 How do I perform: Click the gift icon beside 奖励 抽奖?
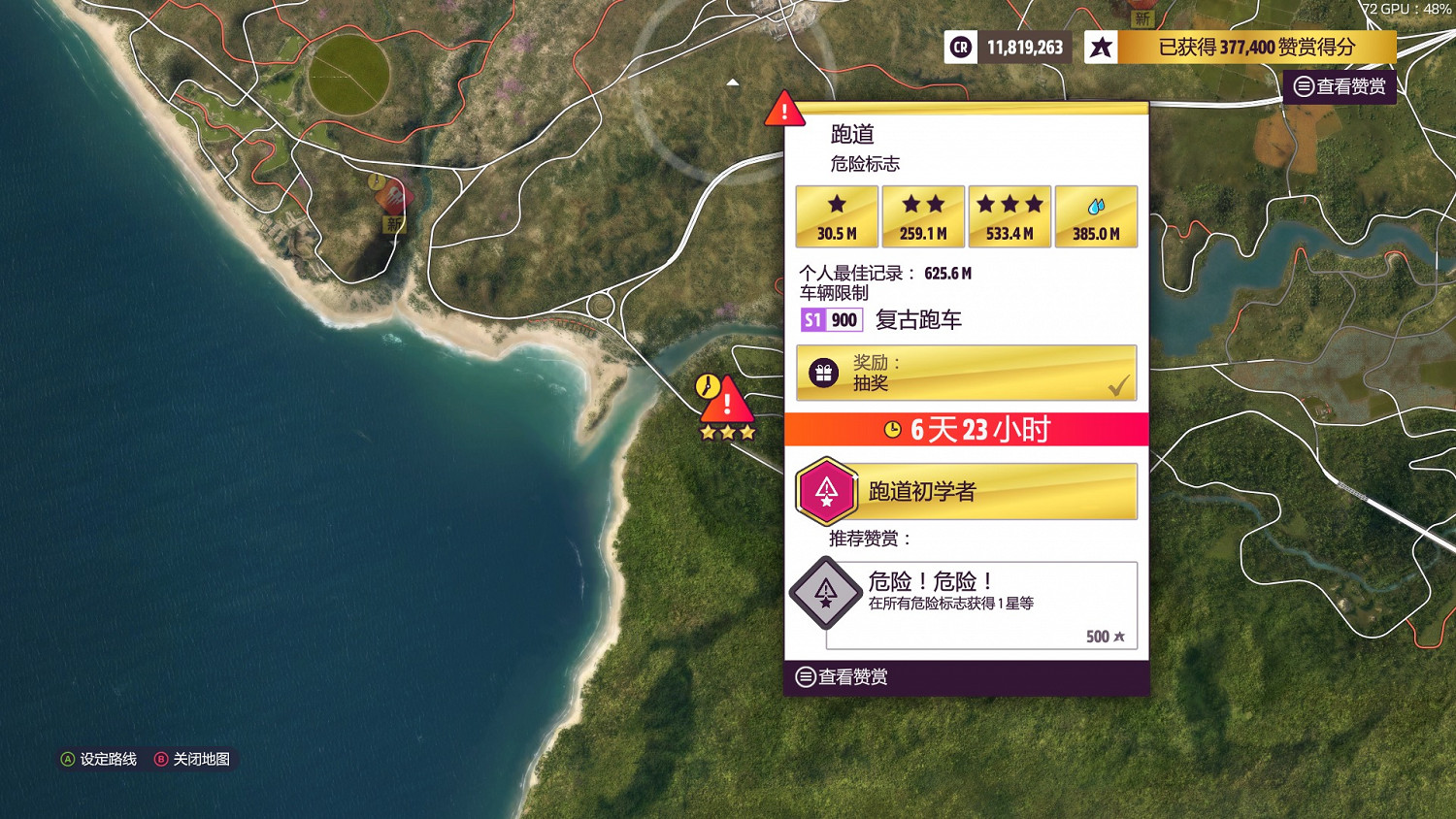823,372
